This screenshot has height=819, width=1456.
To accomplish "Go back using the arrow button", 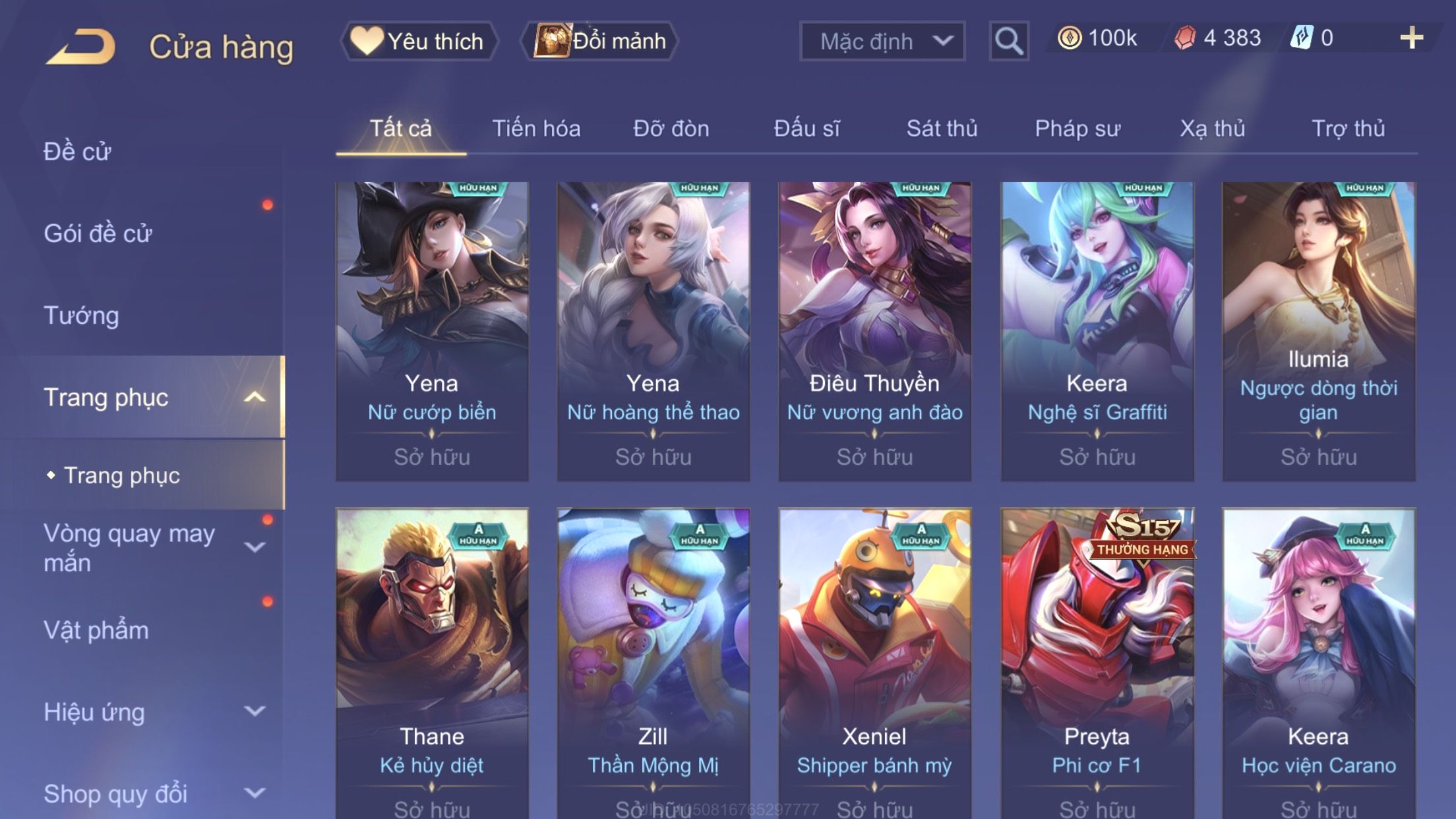I will pyautogui.click(x=81, y=46).
